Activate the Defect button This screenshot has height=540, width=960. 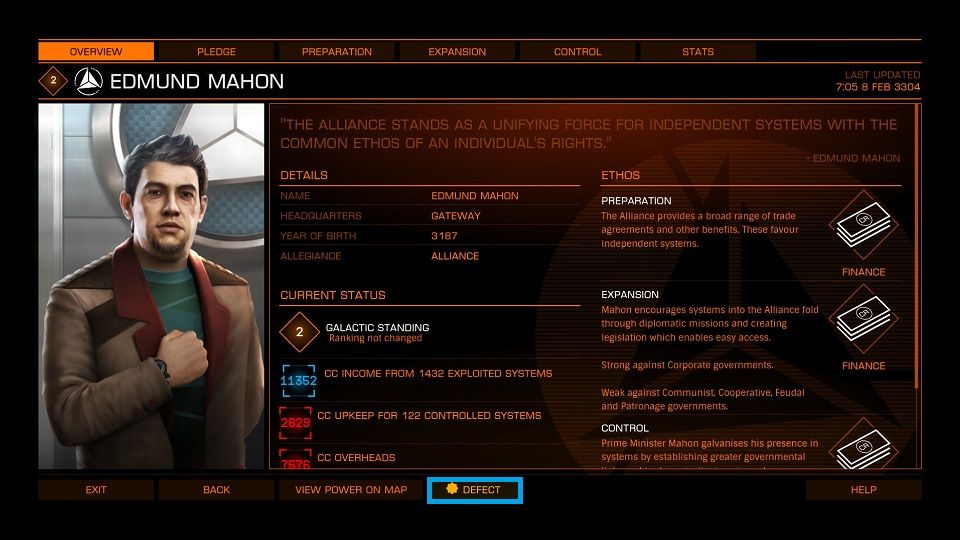coord(474,490)
